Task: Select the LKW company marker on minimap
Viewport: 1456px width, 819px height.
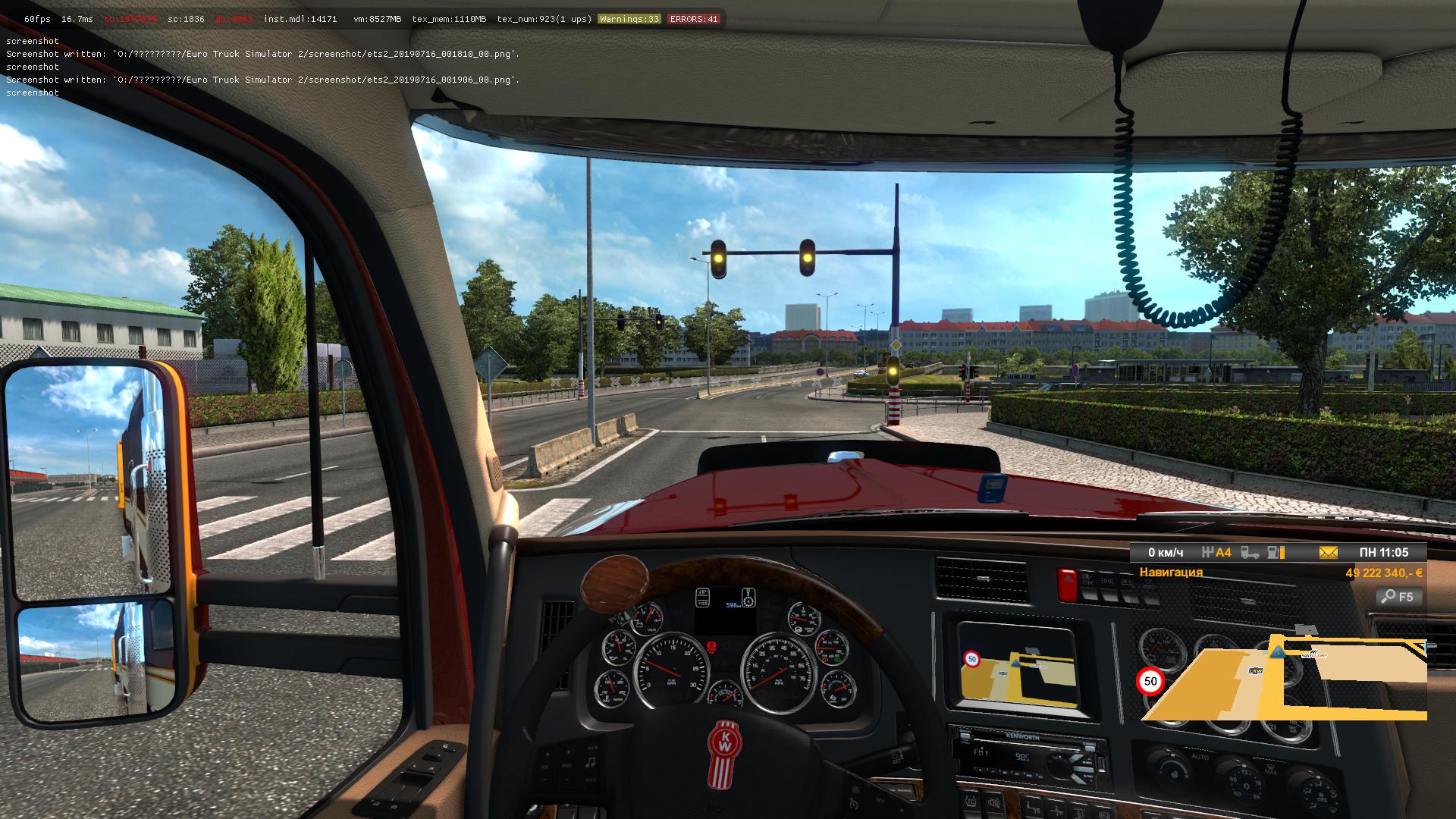Action: click(x=1256, y=670)
